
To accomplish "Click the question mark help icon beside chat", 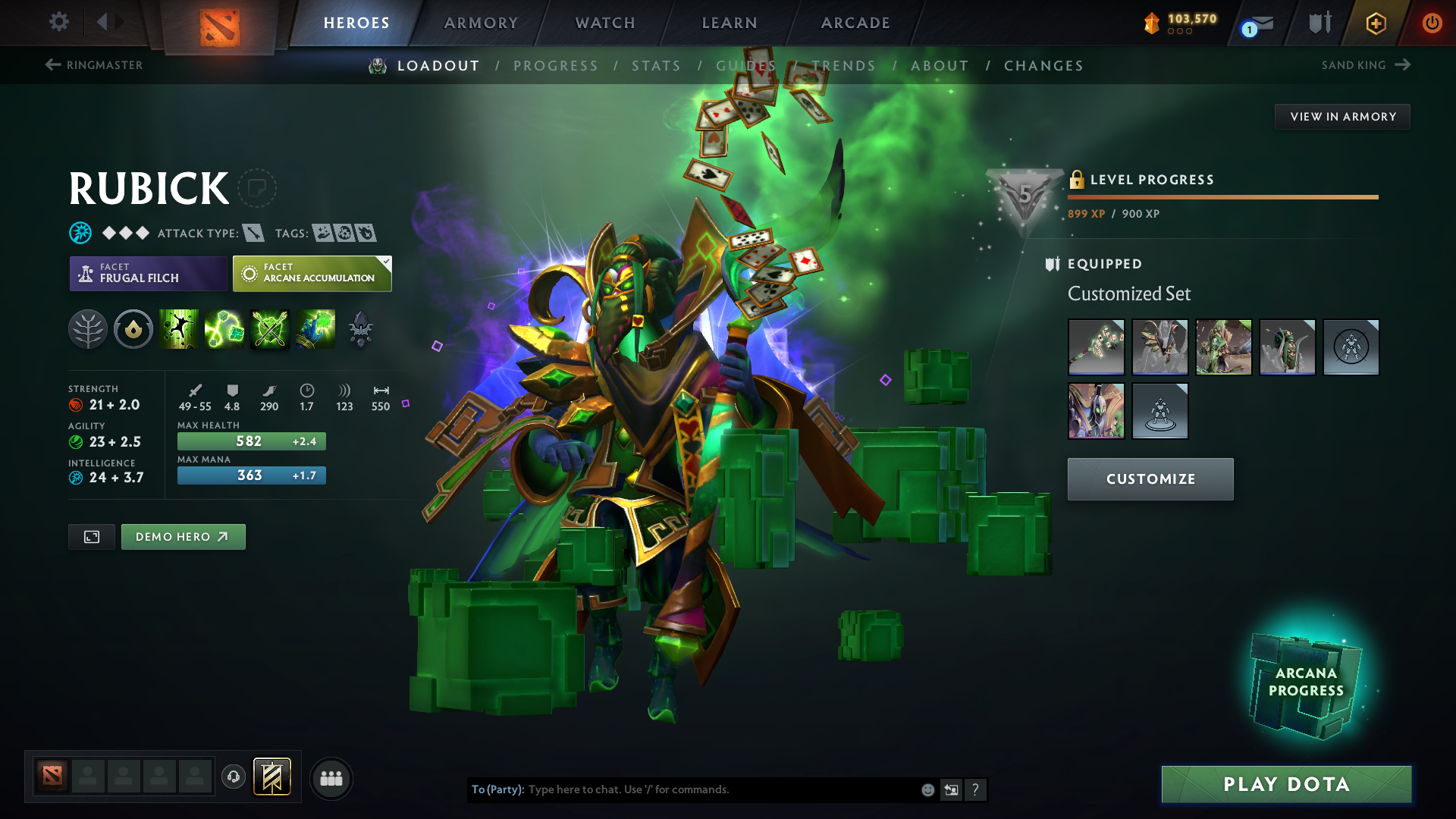I will 976,789.
